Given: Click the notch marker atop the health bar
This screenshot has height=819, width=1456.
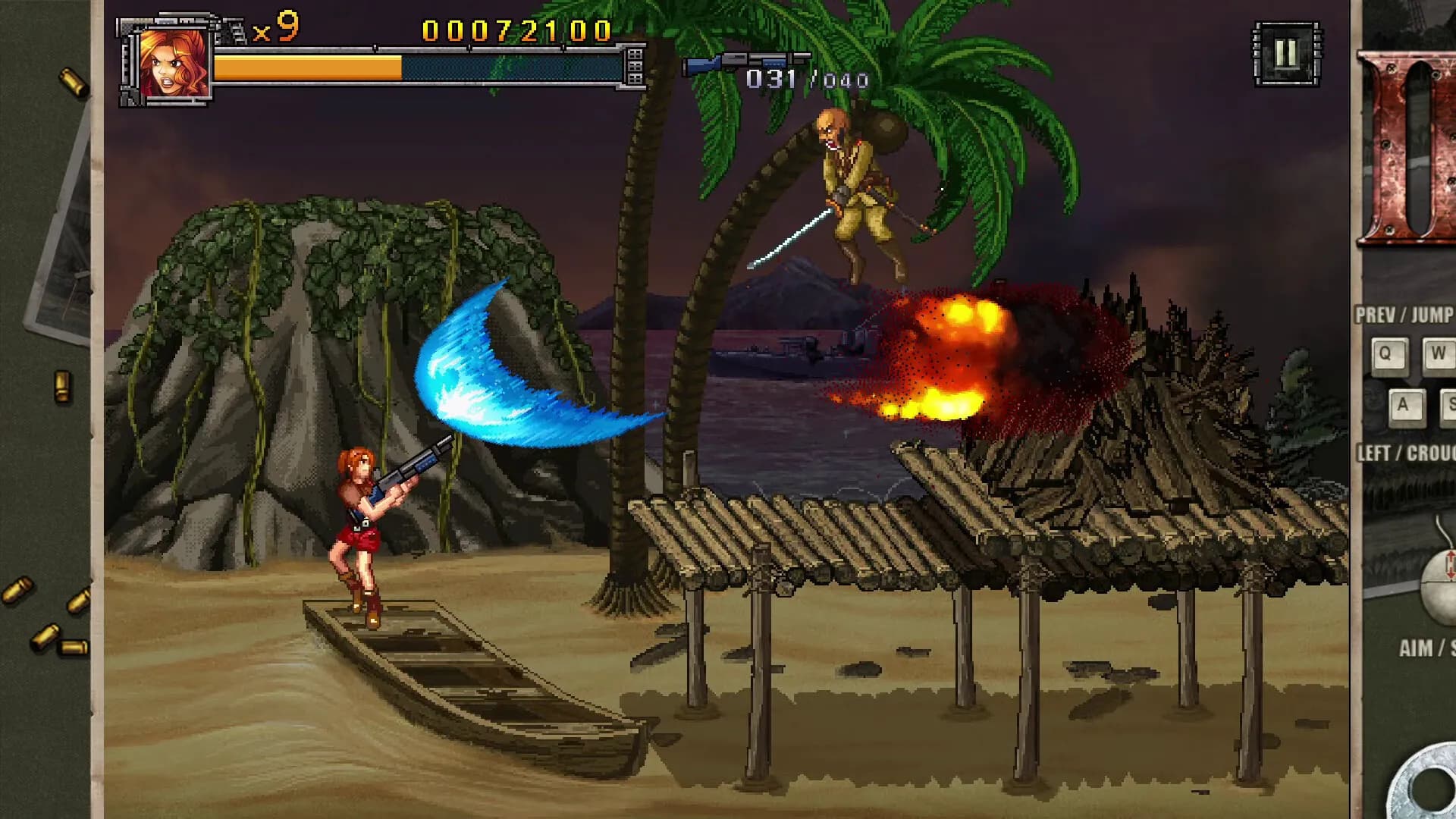Looking at the screenshot, I should 375,47.
